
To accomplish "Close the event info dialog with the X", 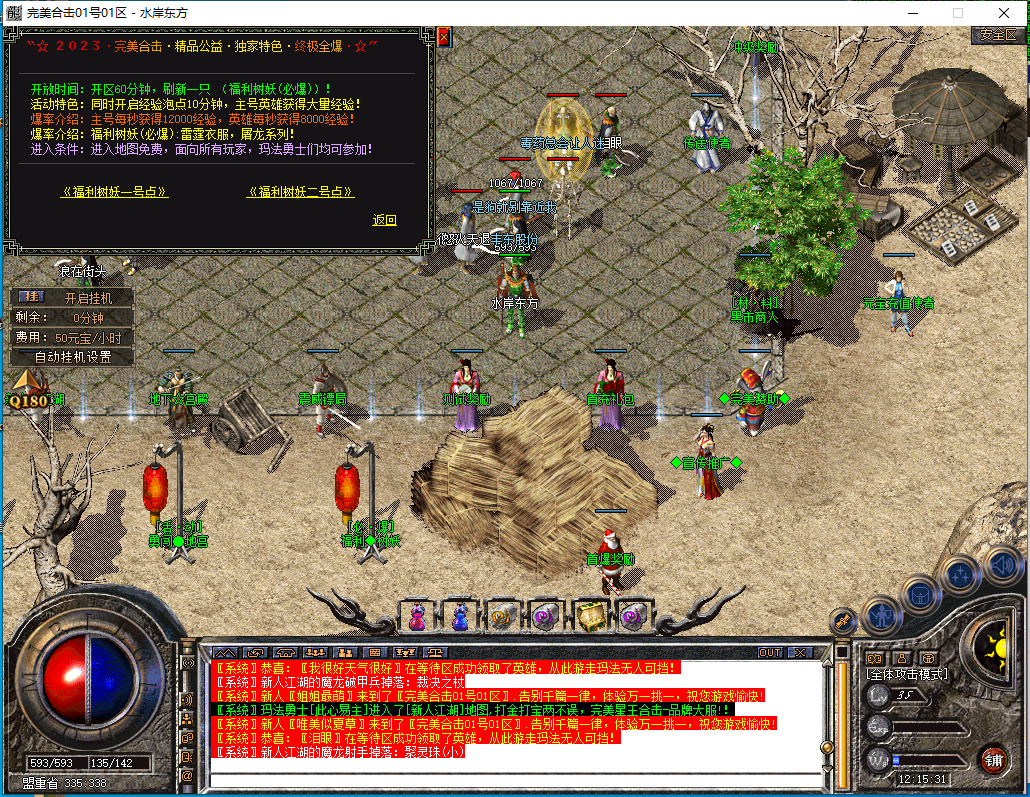I will point(443,37).
